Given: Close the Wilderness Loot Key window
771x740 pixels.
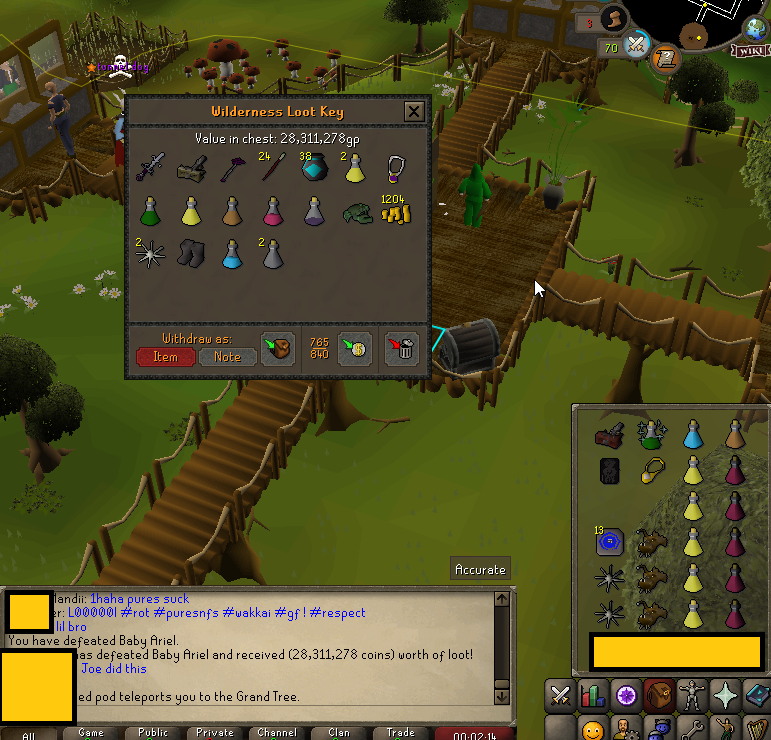Looking at the screenshot, I should coord(414,112).
